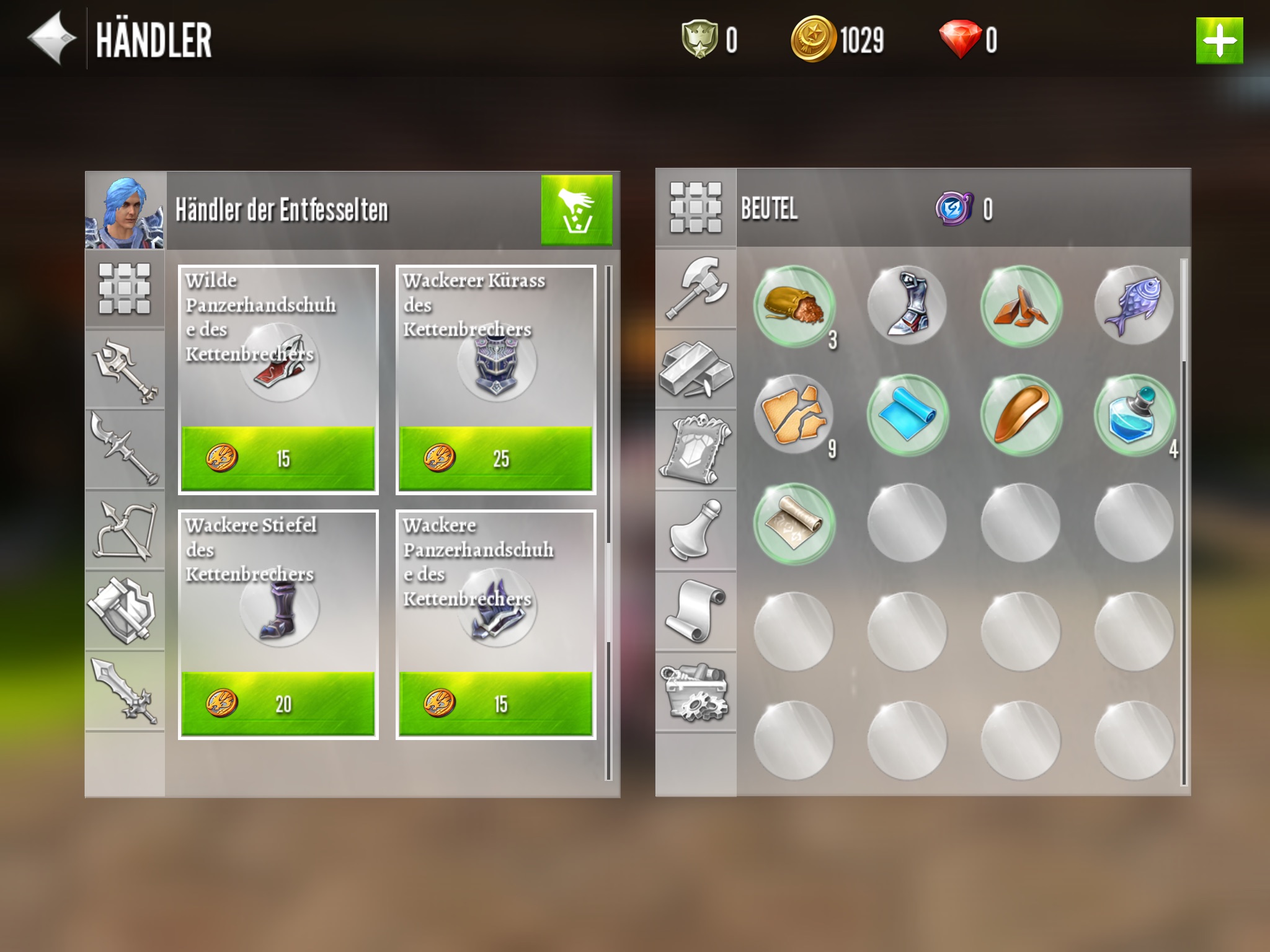This screenshot has width=1270, height=952.
Task: Purchase Wackere Stiefel for 20 coins
Action: 278,703
